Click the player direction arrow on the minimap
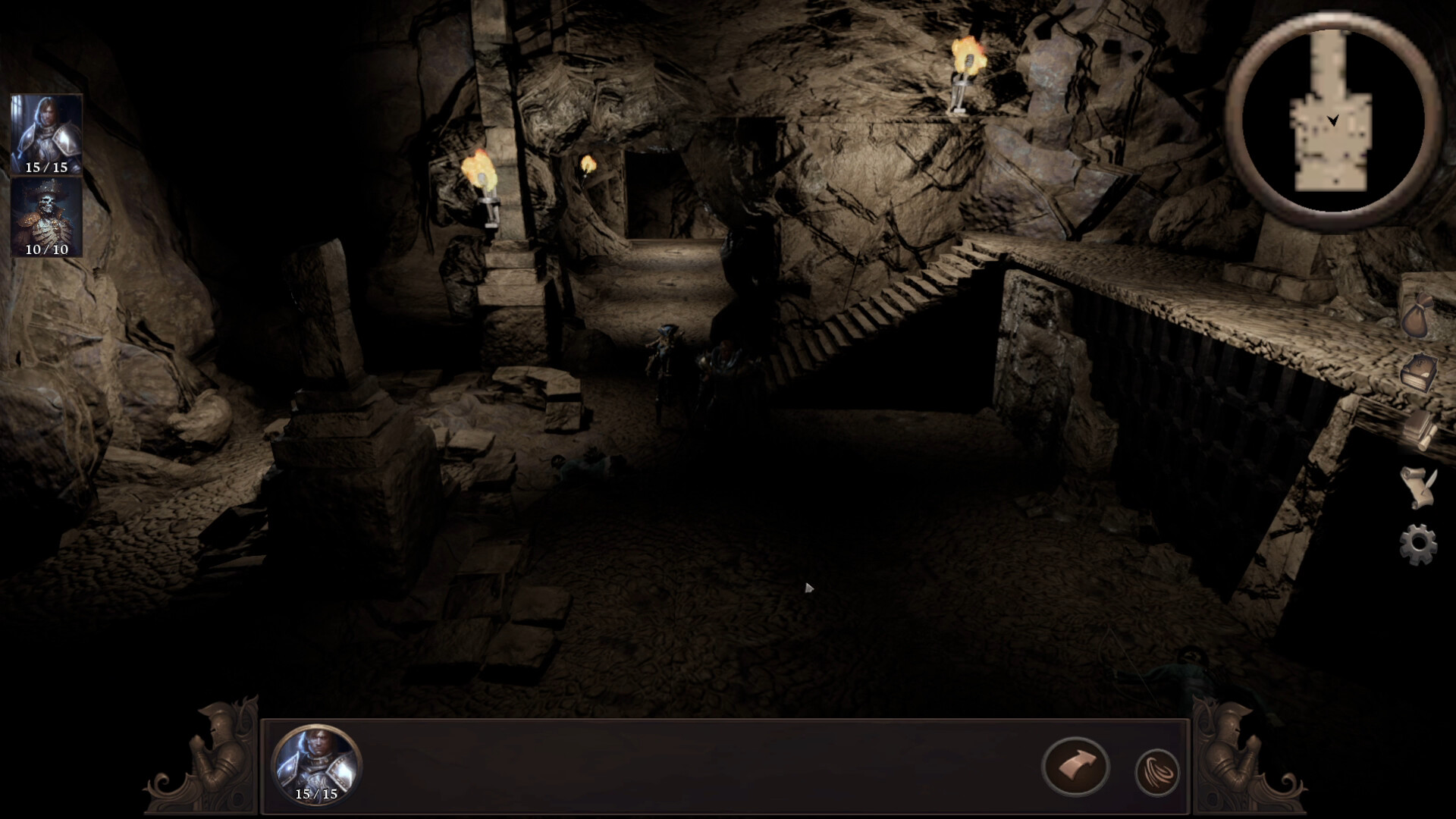The width and height of the screenshot is (1456, 819). pos(1332,119)
